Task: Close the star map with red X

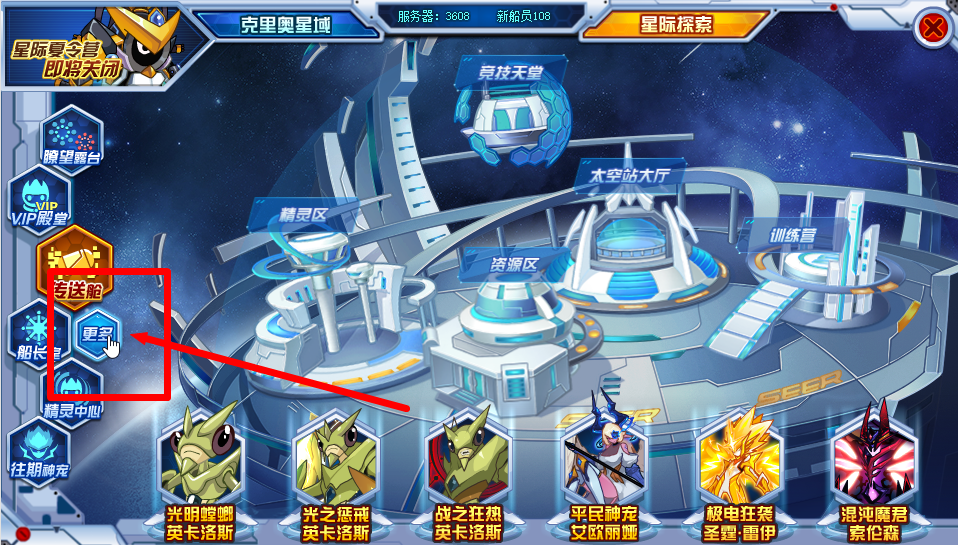Action: [x=933, y=27]
